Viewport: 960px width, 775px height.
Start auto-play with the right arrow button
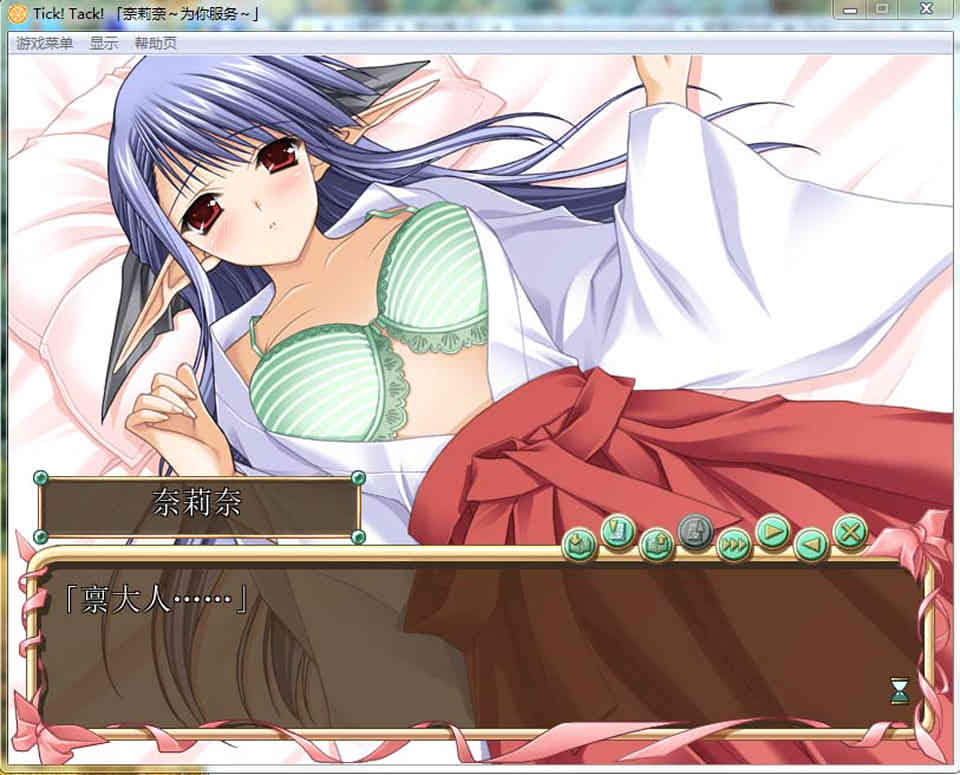772,531
